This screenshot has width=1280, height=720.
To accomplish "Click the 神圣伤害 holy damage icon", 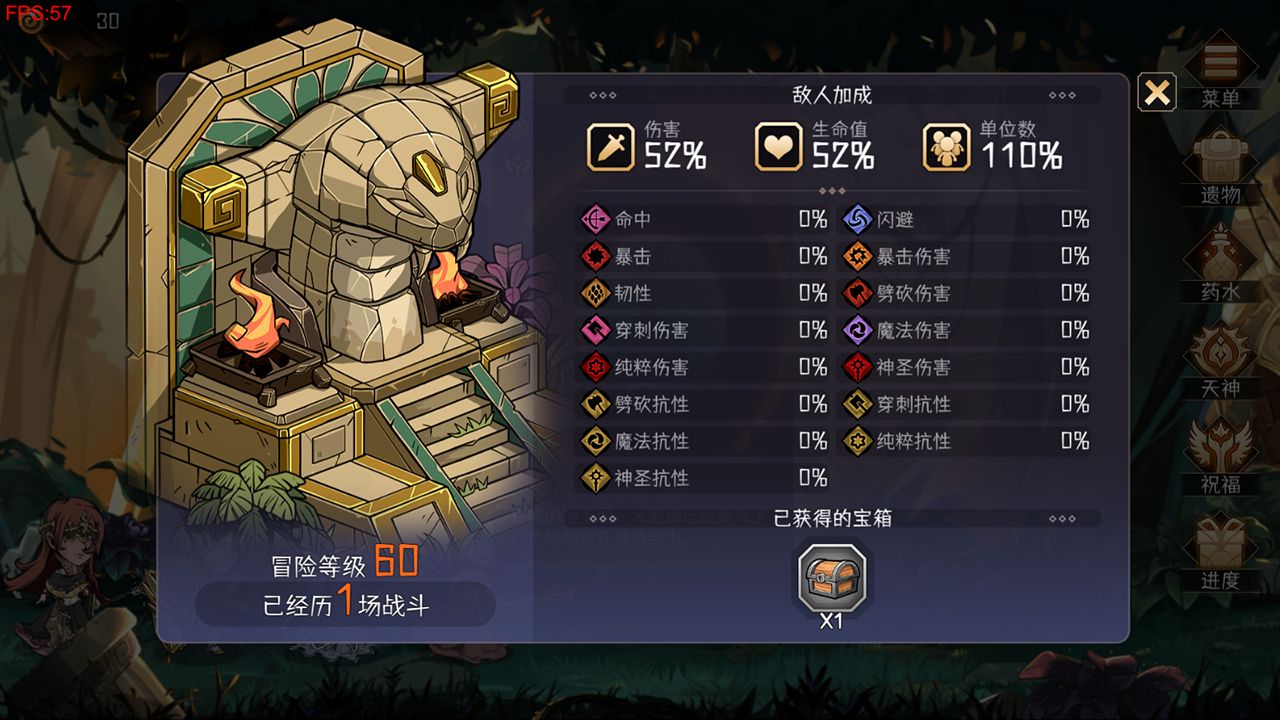I will [x=859, y=368].
